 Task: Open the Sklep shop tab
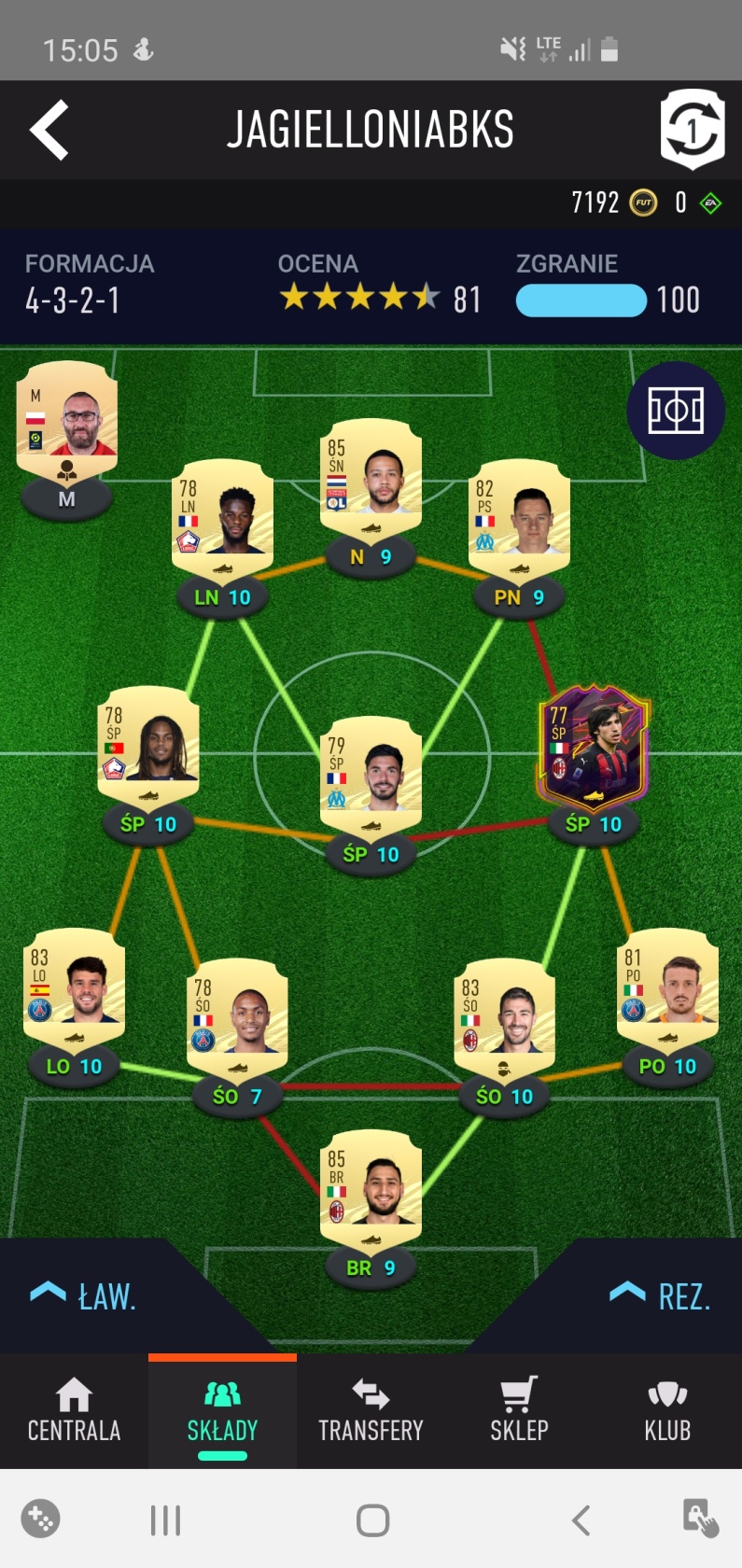pos(519,1411)
